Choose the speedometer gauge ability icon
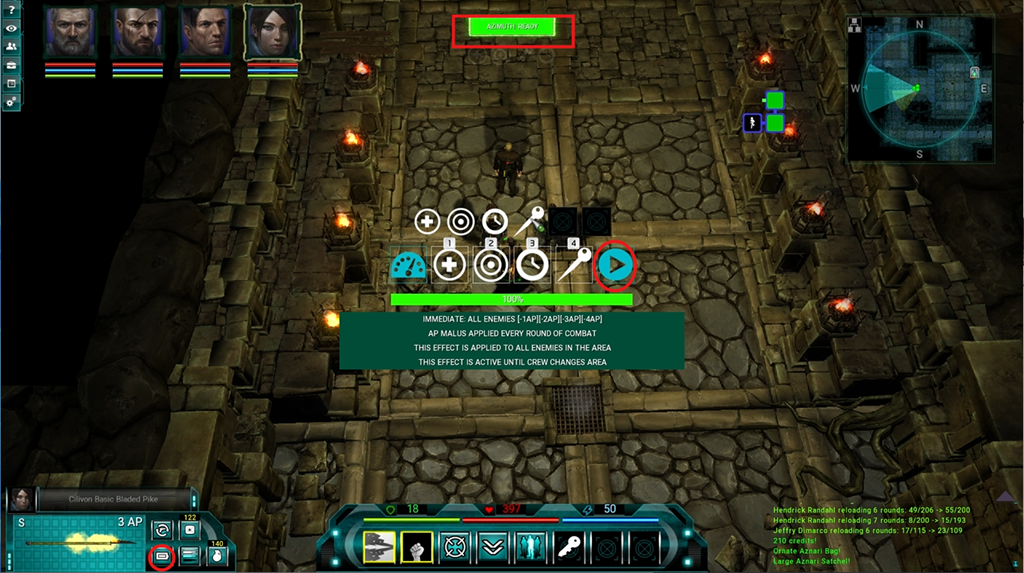The height and width of the screenshot is (573, 1024). tap(408, 265)
